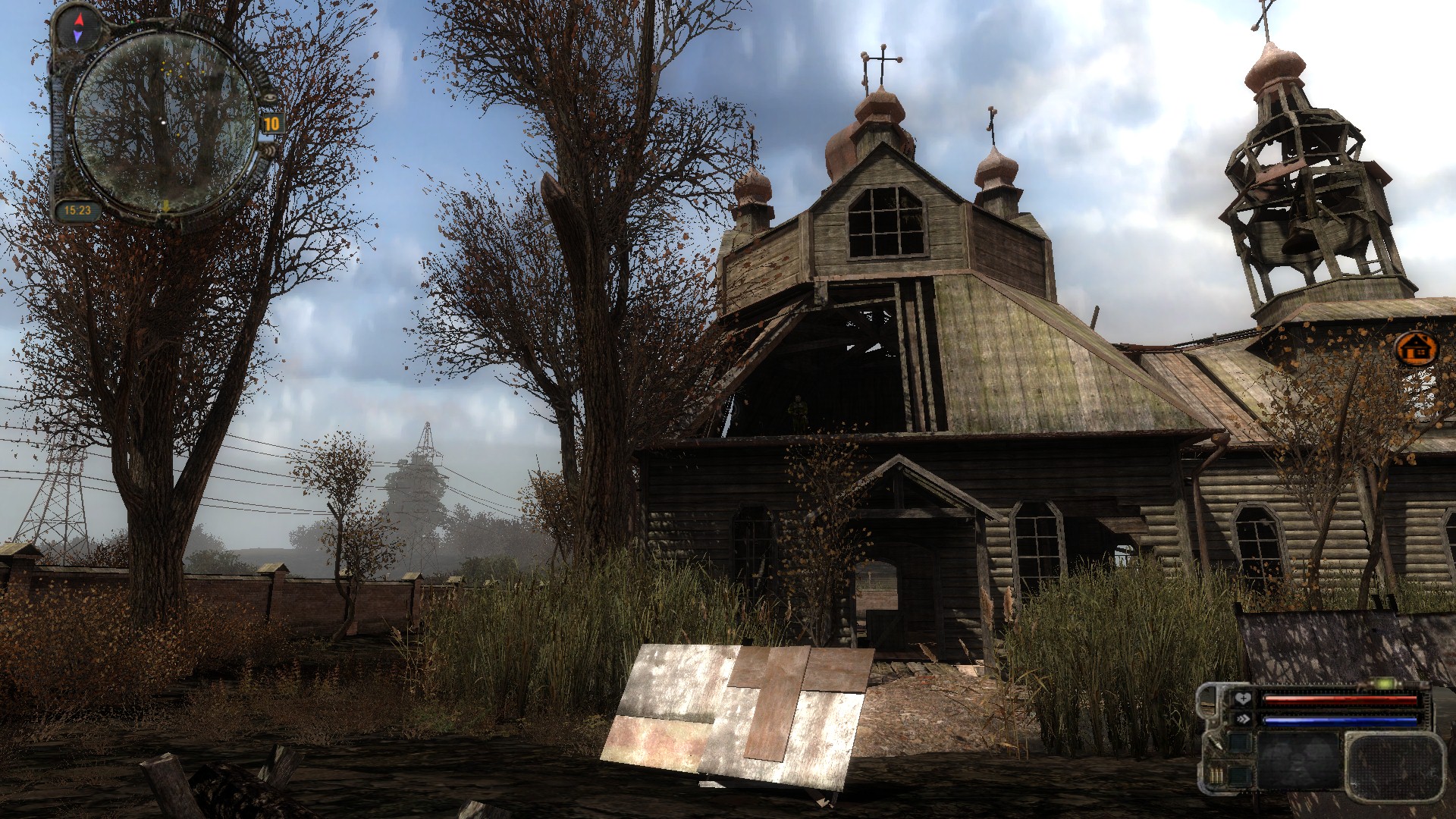1456x819 pixels.
Task: Click the three-cartridge ammo type icon
Action: click(1216, 776)
